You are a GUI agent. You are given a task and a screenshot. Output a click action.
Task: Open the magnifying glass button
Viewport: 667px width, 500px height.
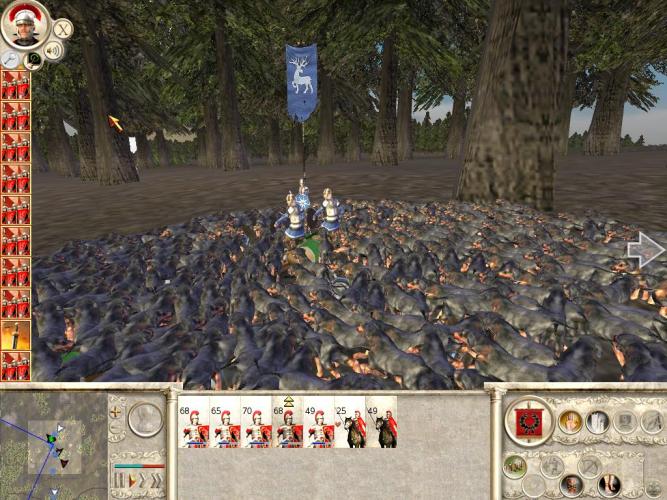click(x=12, y=60)
